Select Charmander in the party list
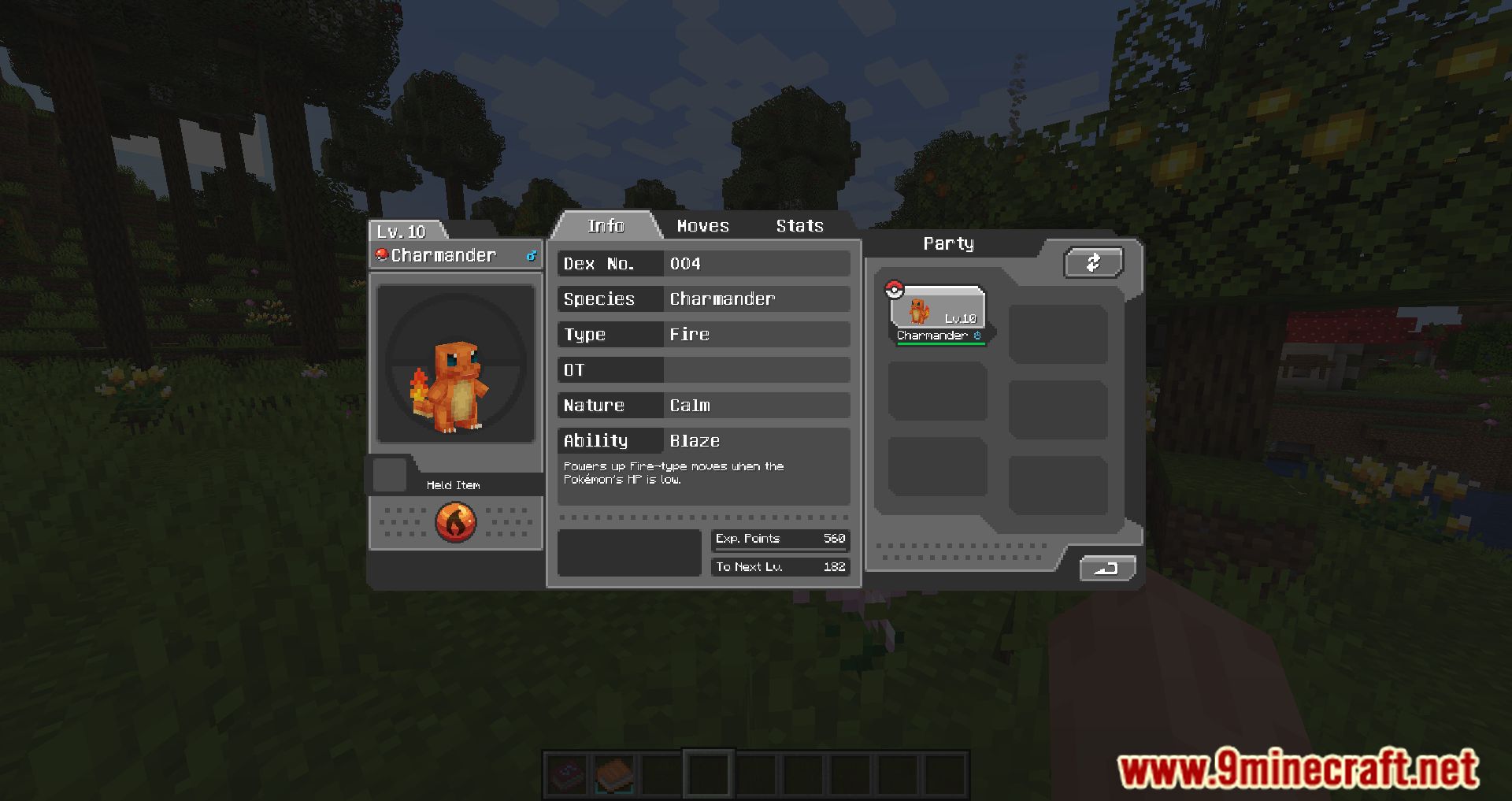 click(937, 313)
